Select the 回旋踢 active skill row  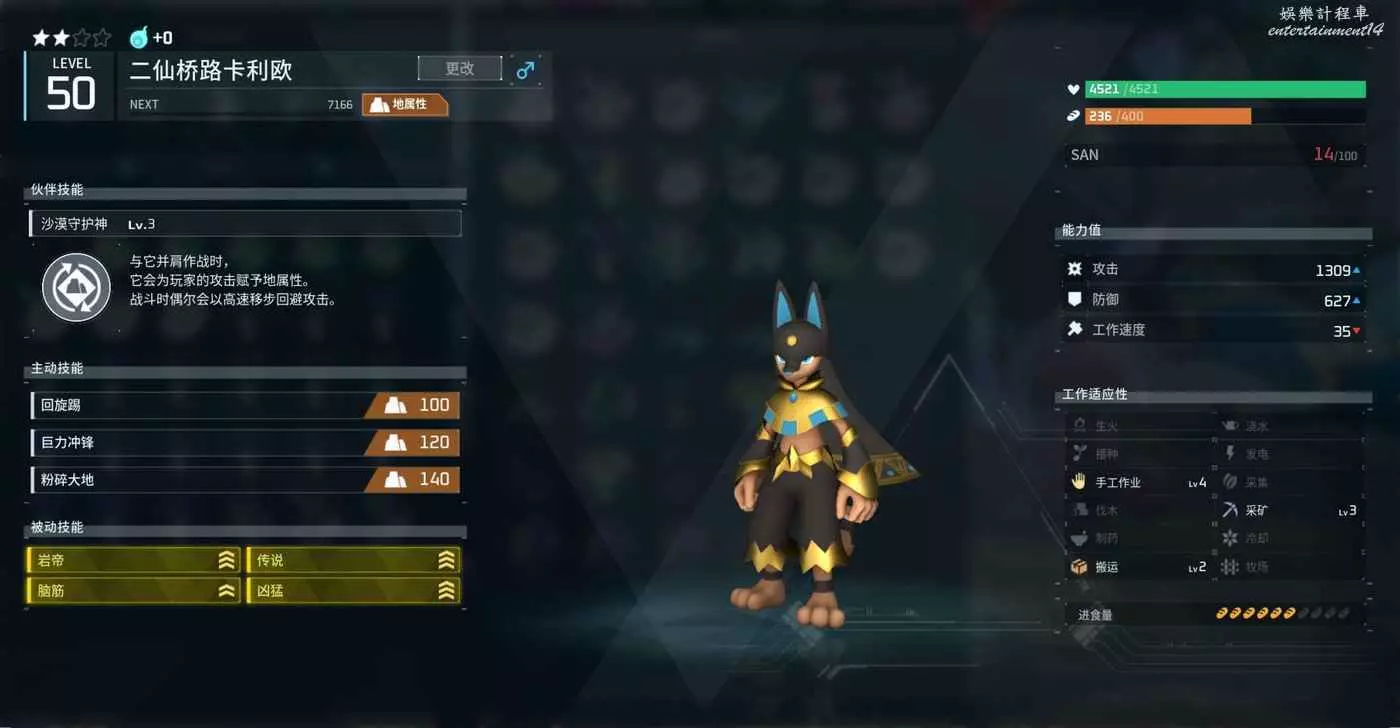(x=245, y=405)
